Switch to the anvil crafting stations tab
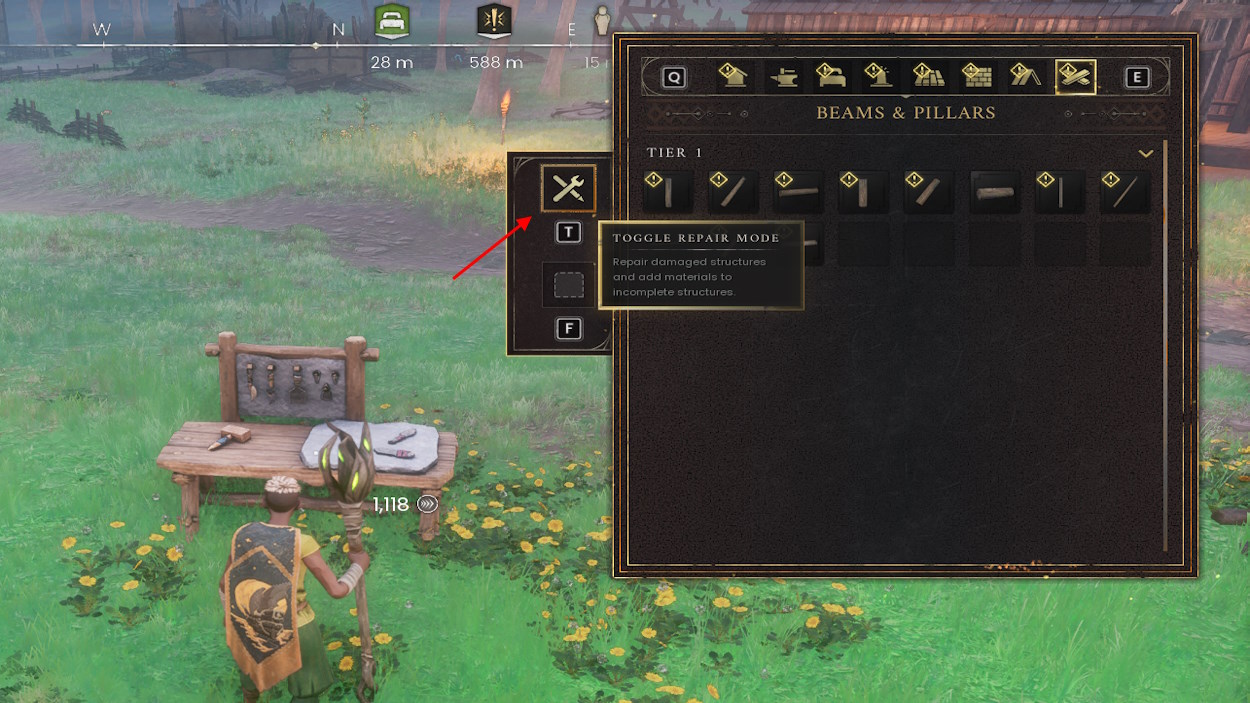This screenshot has width=1250, height=703. point(784,77)
